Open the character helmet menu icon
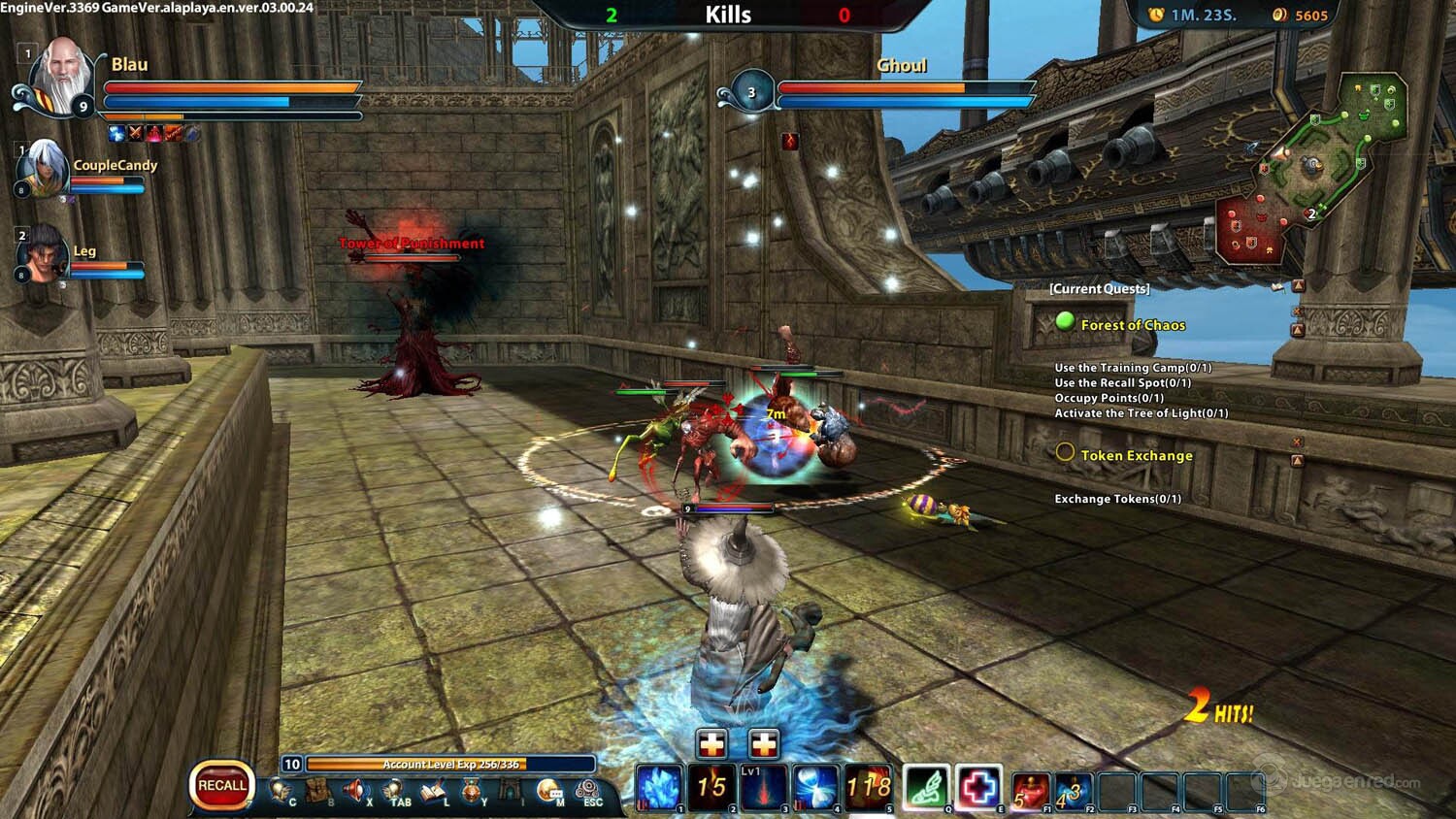Image resolution: width=1456 pixels, height=819 pixels. tap(280, 791)
